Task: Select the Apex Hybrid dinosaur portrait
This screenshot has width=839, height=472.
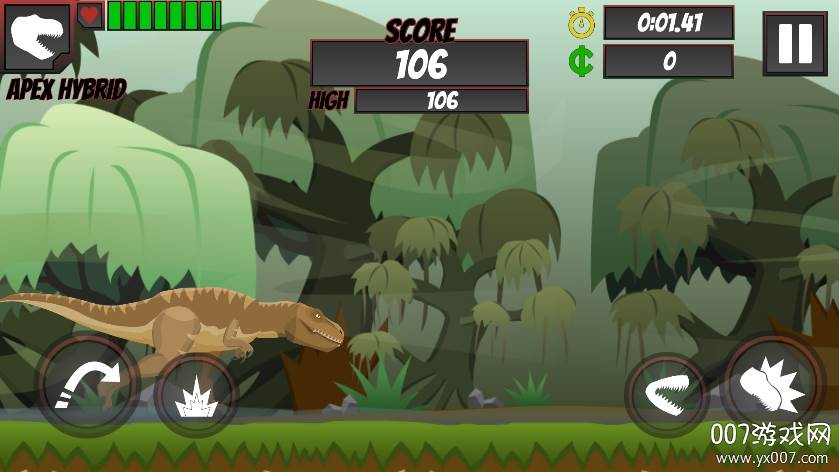Action: [37, 38]
